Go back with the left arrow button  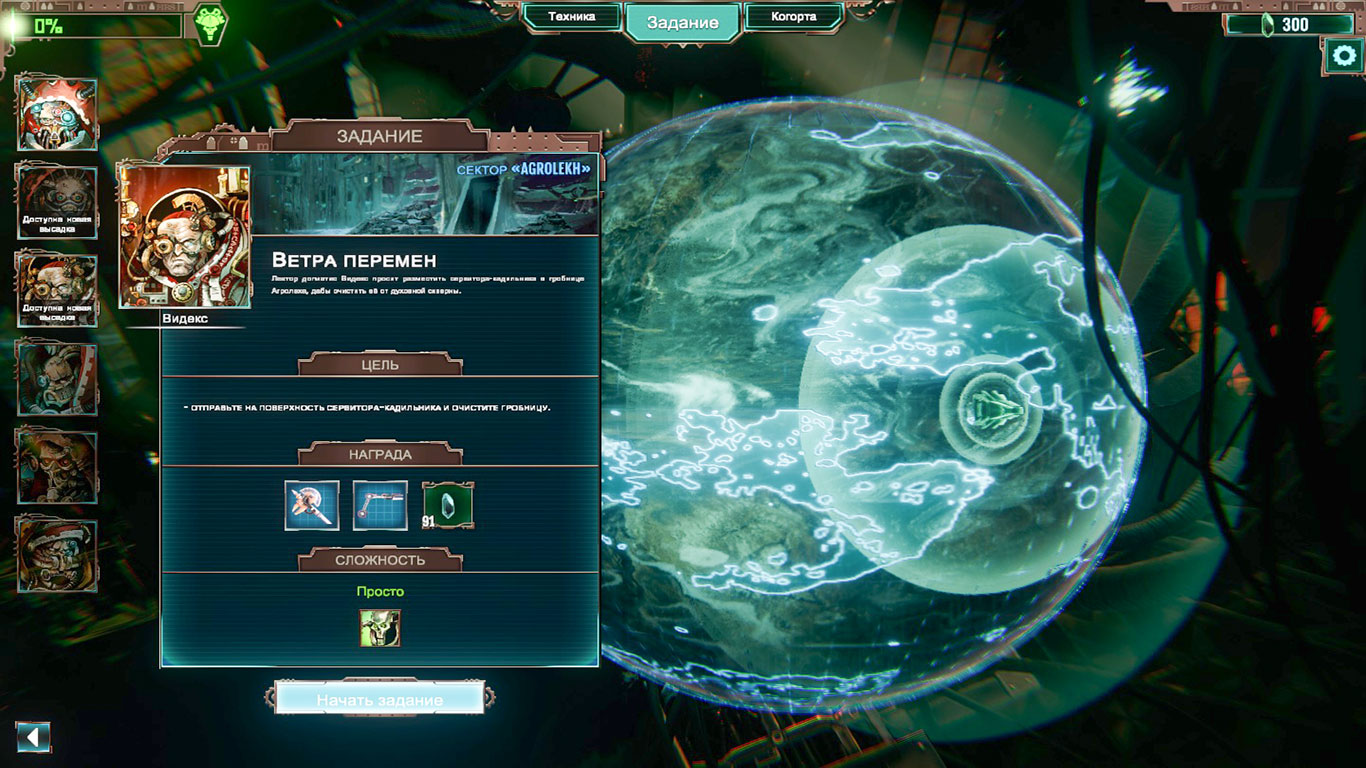[33, 738]
